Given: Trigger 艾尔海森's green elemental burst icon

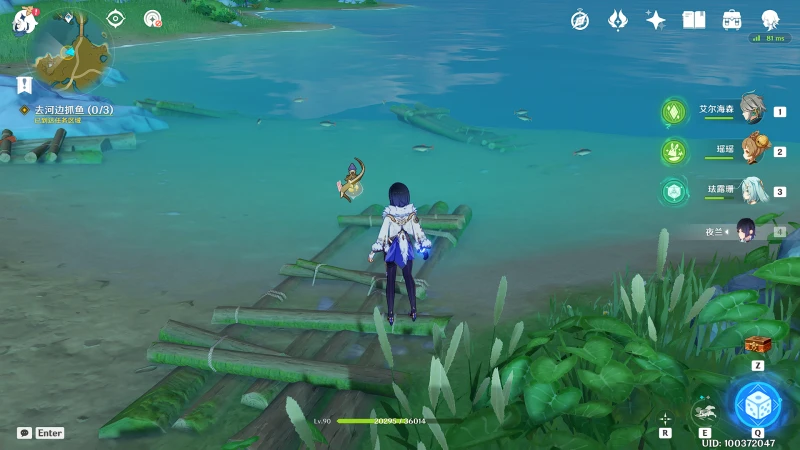Looking at the screenshot, I should coord(673,112).
